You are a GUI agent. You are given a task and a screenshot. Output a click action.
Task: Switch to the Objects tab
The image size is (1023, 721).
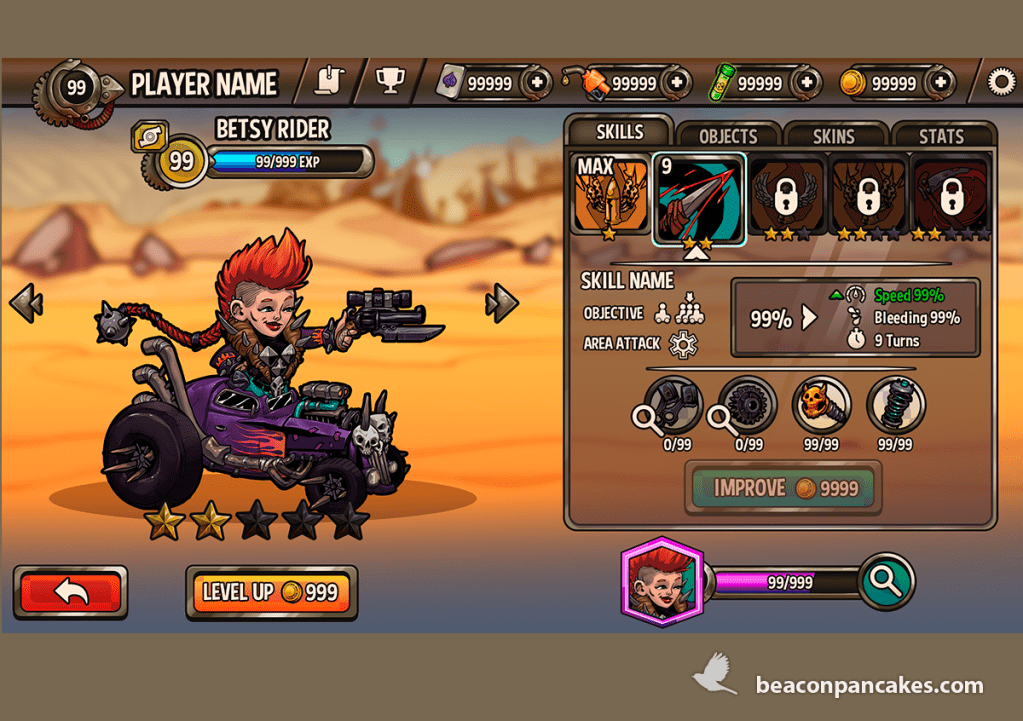(x=728, y=136)
